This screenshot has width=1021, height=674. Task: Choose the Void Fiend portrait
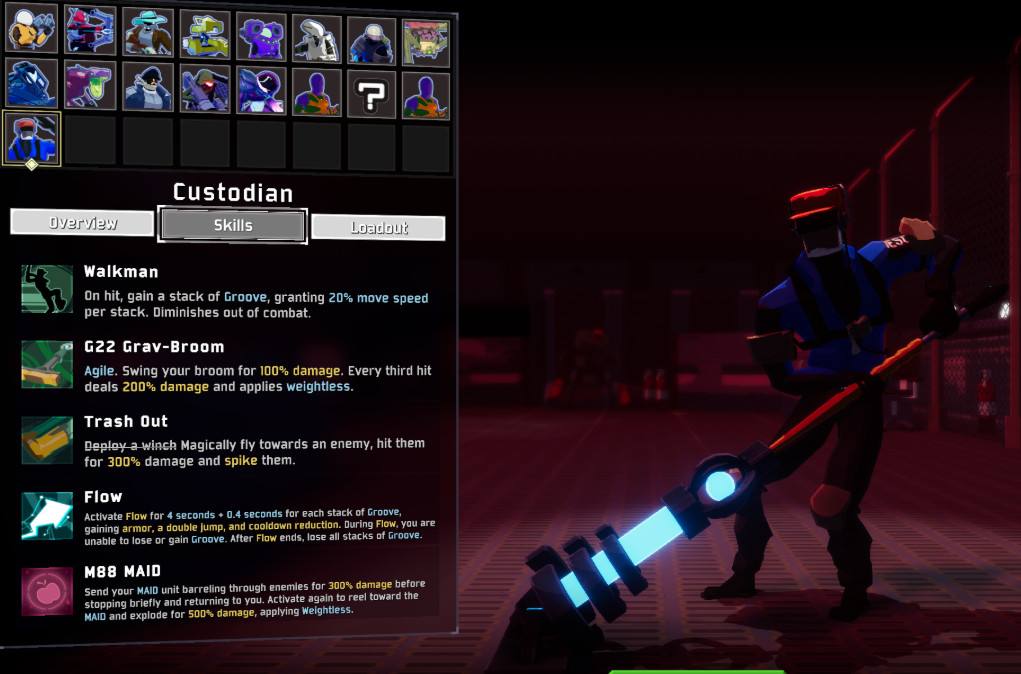[x=261, y=91]
